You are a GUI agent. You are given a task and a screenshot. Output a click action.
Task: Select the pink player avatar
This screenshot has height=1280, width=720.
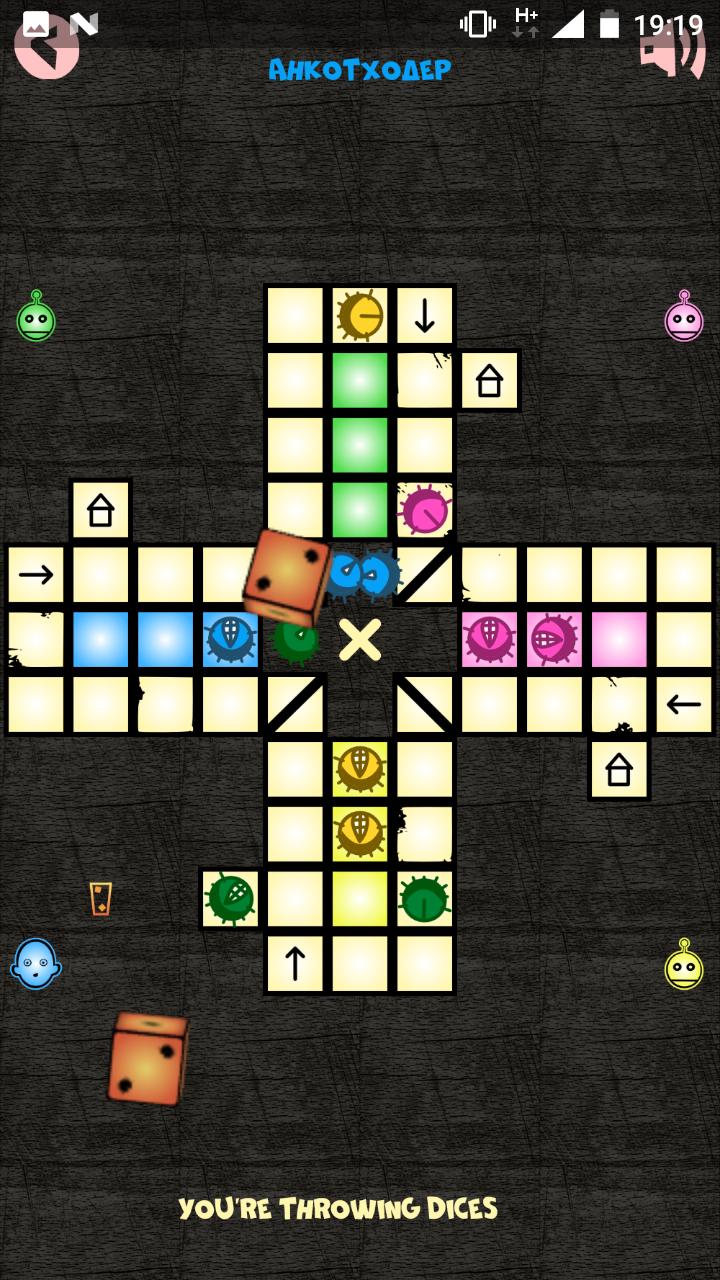click(x=684, y=319)
